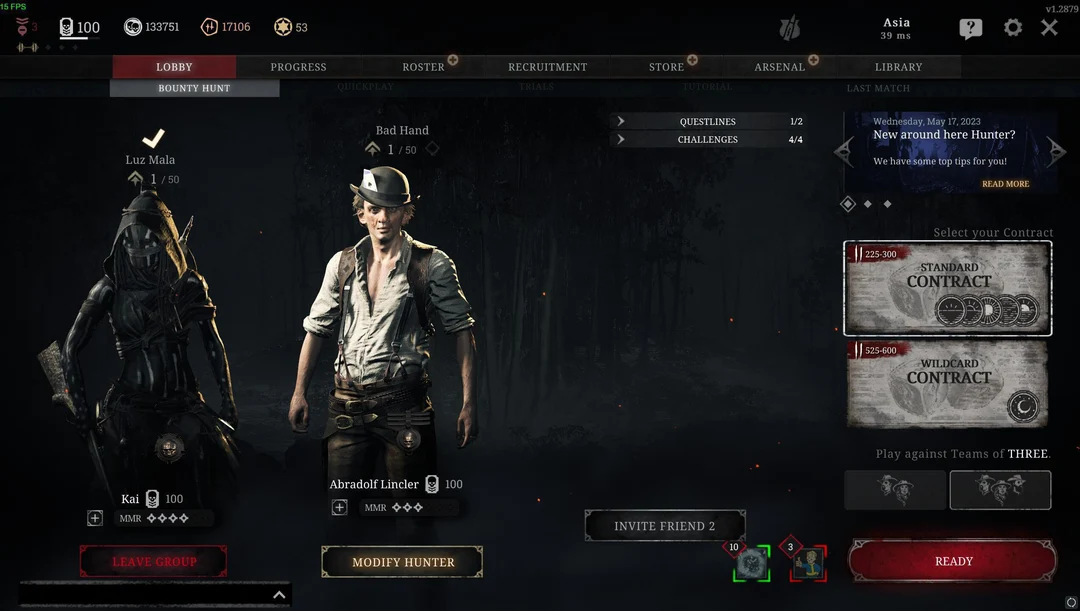
Task: Open Modify Hunter for Bad Hand
Action: pyautogui.click(x=403, y=562)
